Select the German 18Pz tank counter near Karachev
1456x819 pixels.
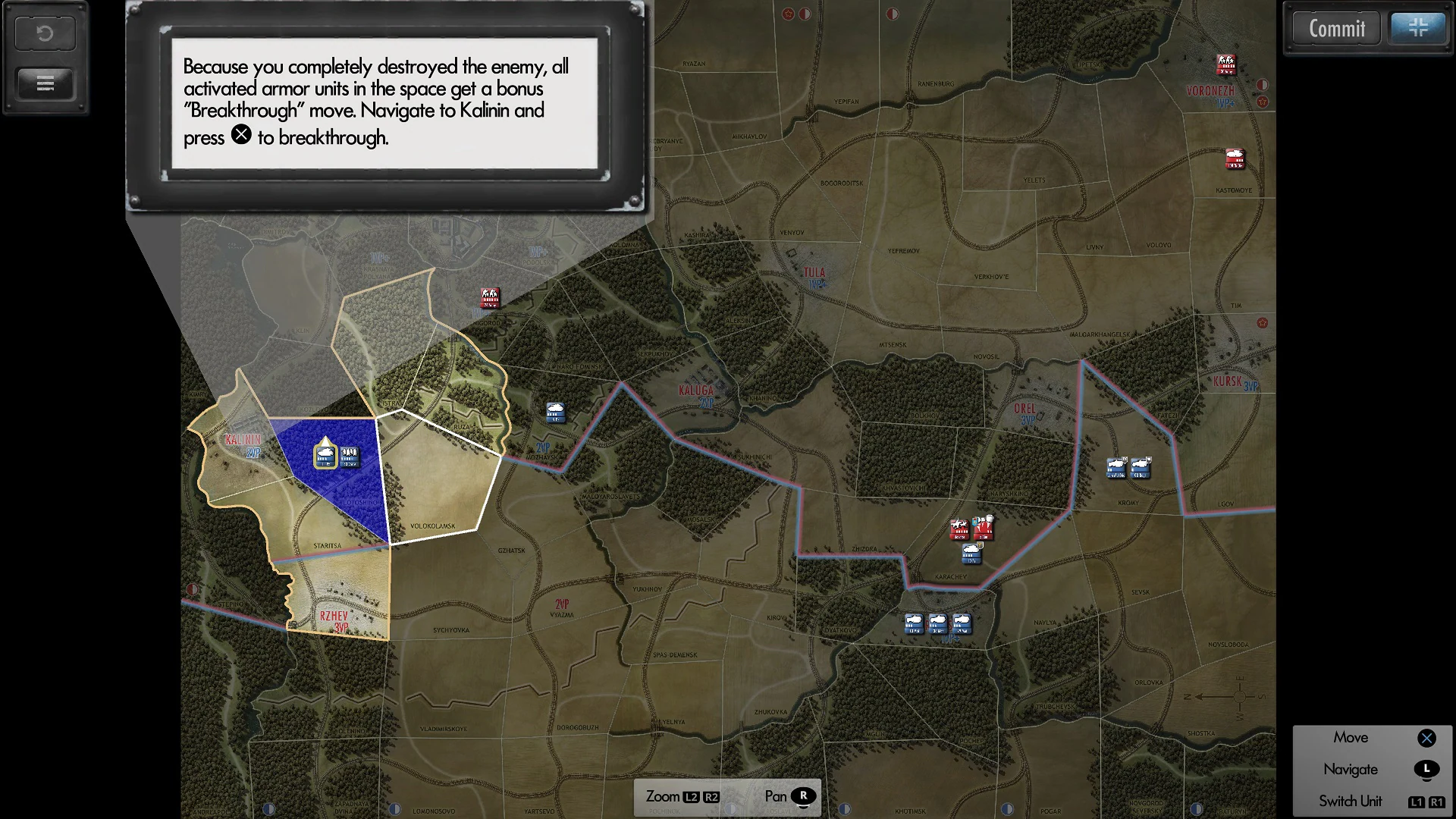coord(971,554)
